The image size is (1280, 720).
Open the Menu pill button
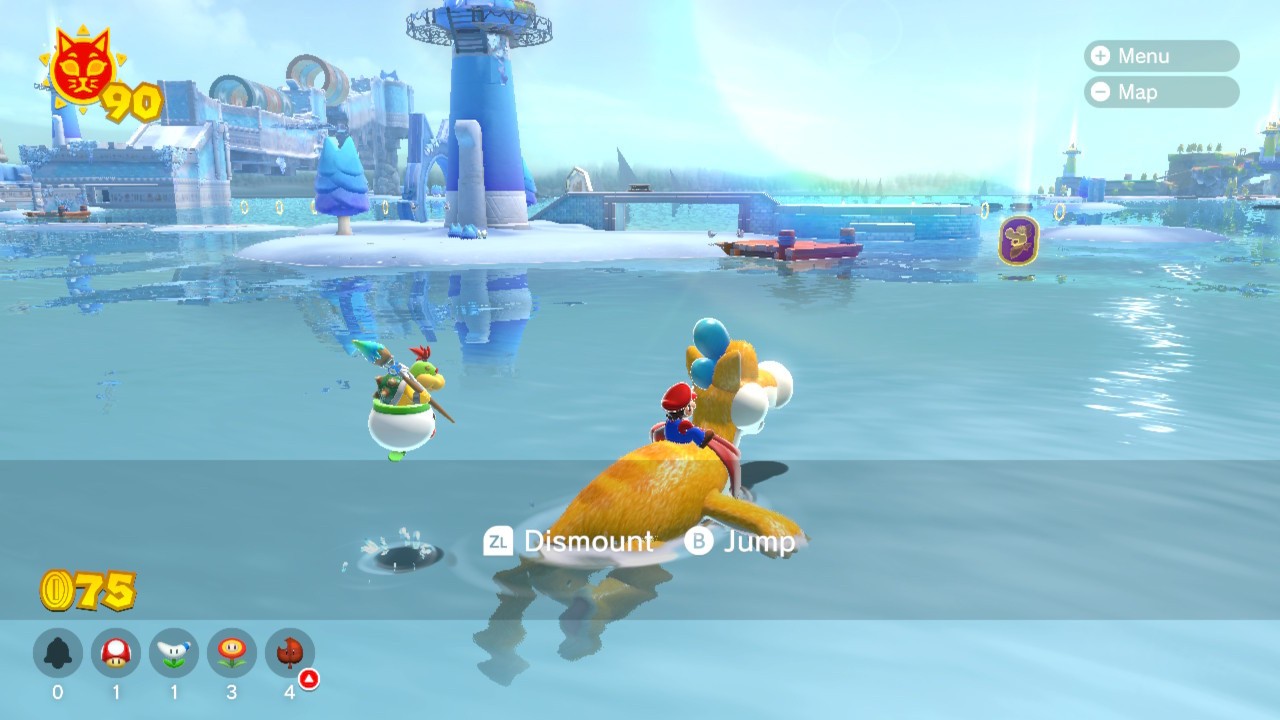tap(1161, 56)
